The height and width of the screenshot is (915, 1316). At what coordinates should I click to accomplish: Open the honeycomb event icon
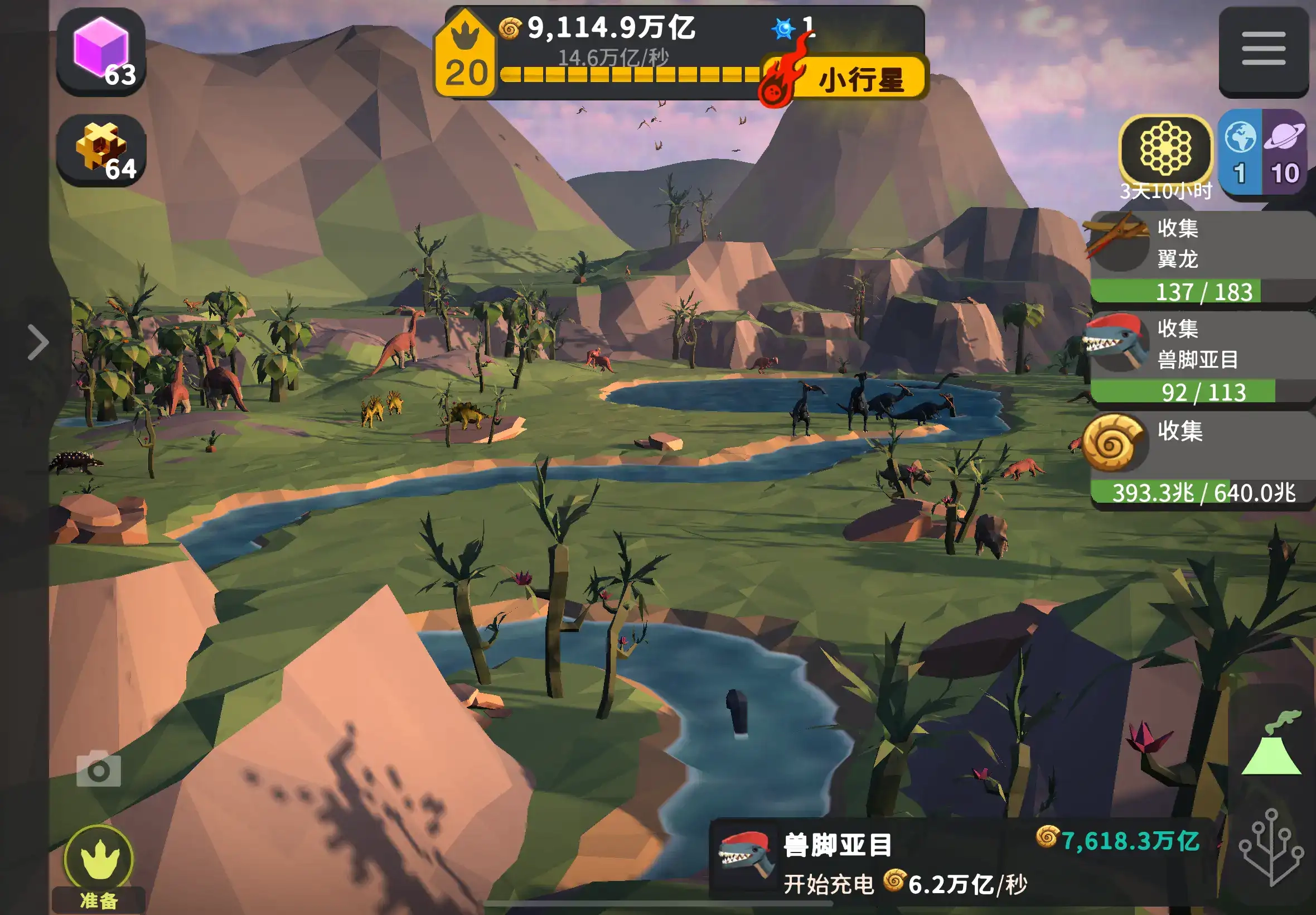point(1165,150)
